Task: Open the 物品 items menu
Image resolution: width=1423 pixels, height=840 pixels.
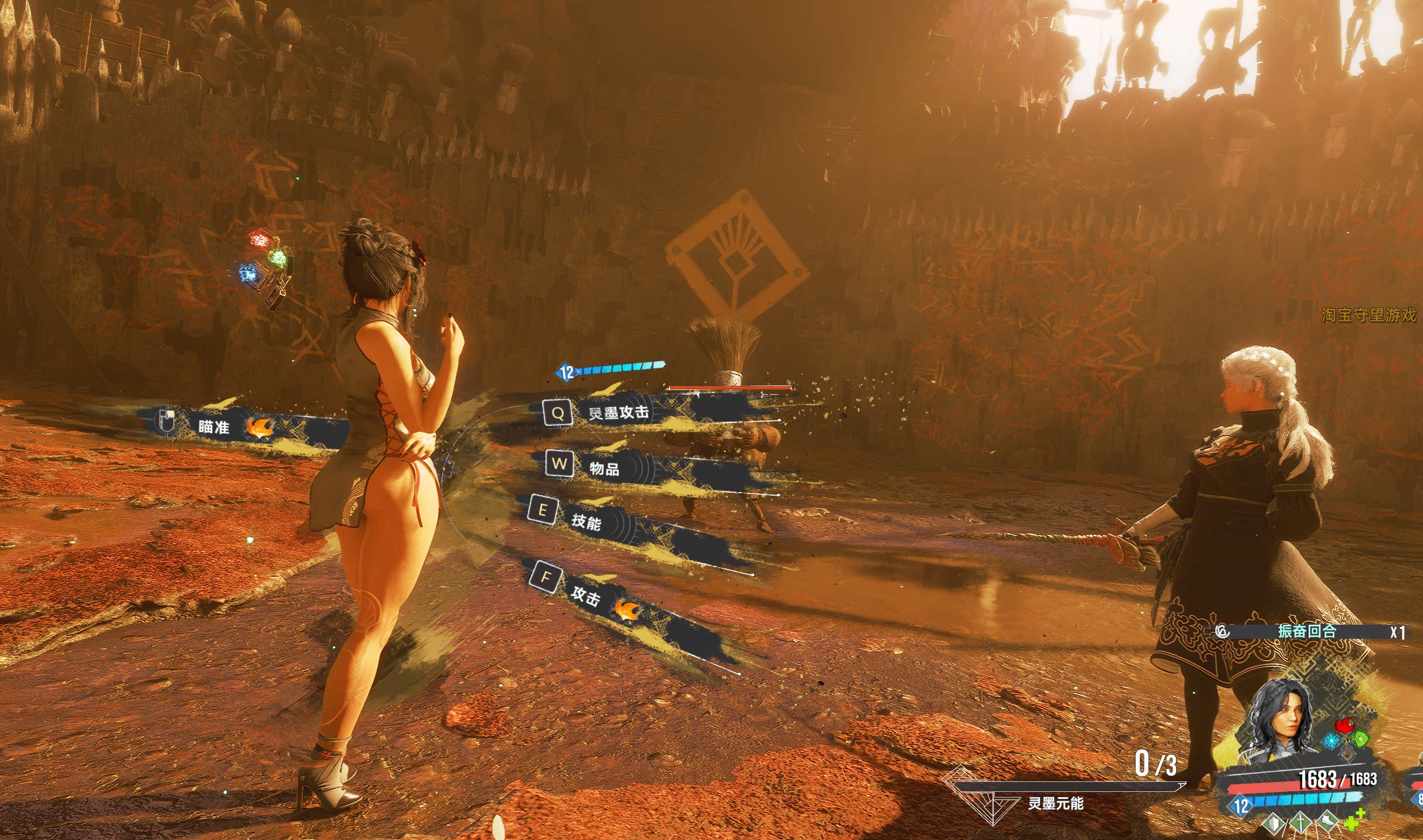Action: pyautogui.click(x=604, y=468)
